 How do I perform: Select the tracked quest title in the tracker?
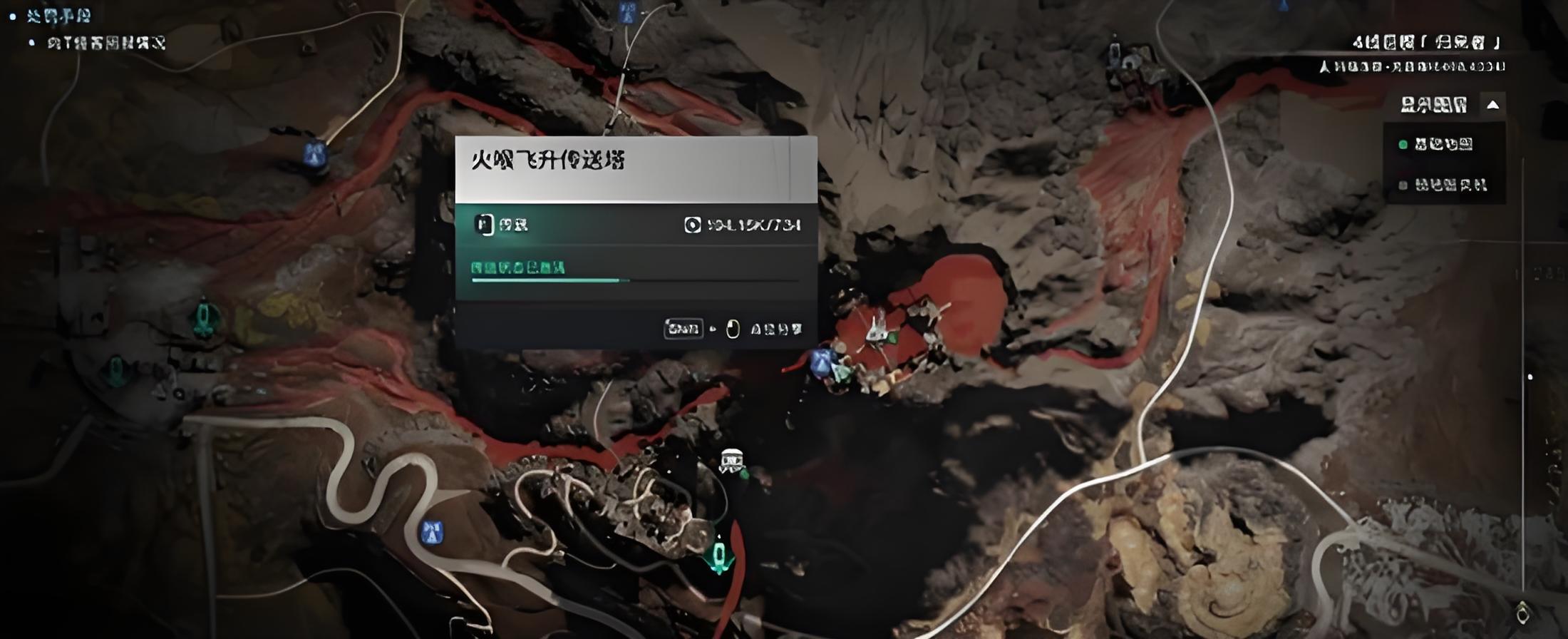[x=59, y=16]
